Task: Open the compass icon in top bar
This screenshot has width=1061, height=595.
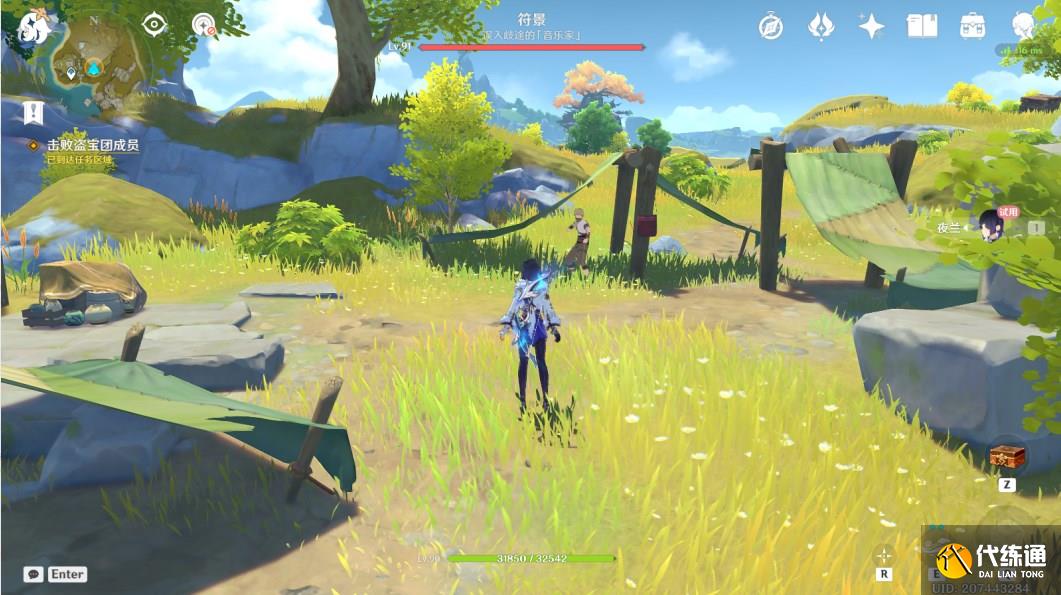Action: (x=770, y=26)
